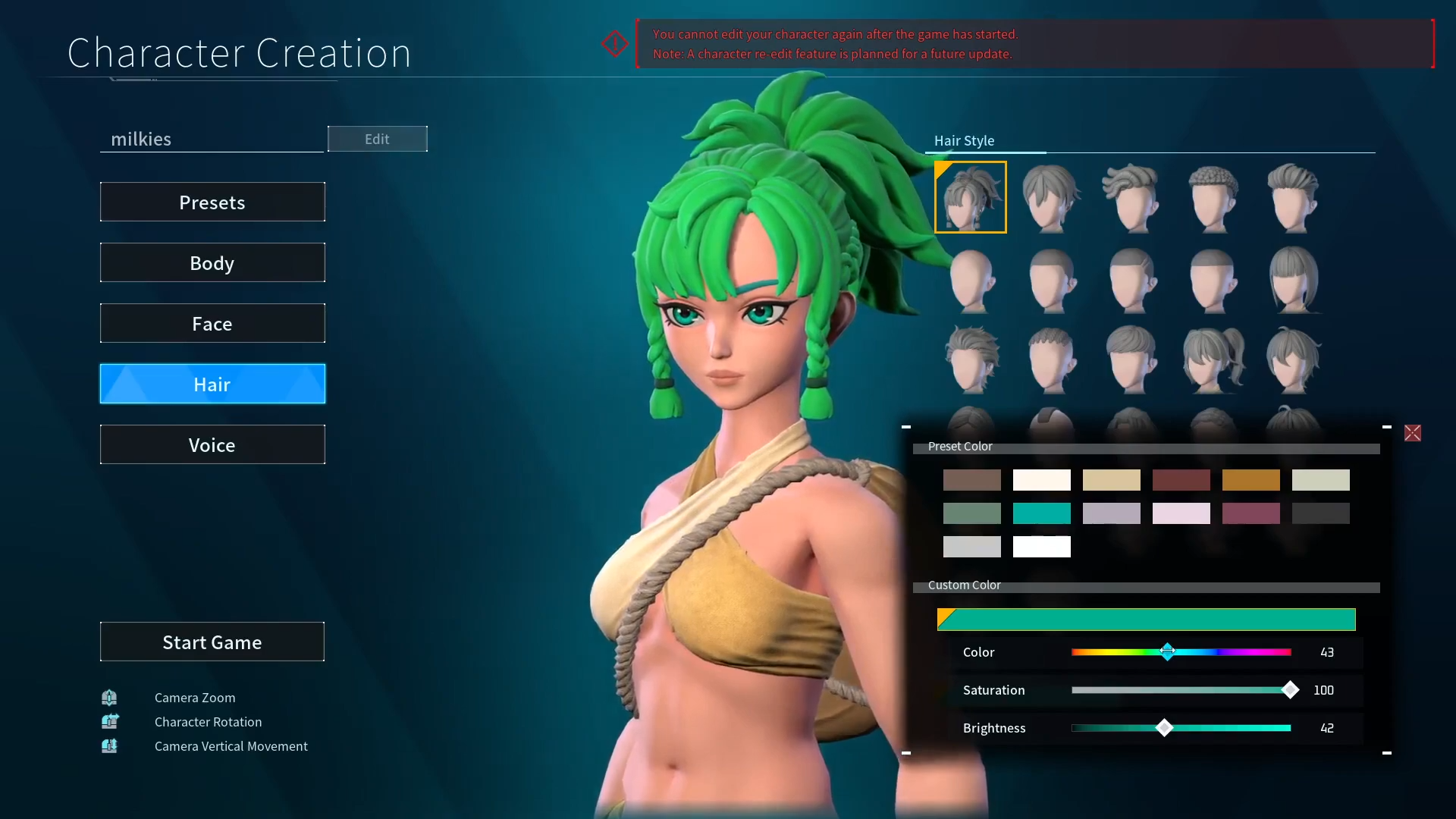Open the Voice settings section
This screenshot has height=819, width=1456.
tap(212, 444)
